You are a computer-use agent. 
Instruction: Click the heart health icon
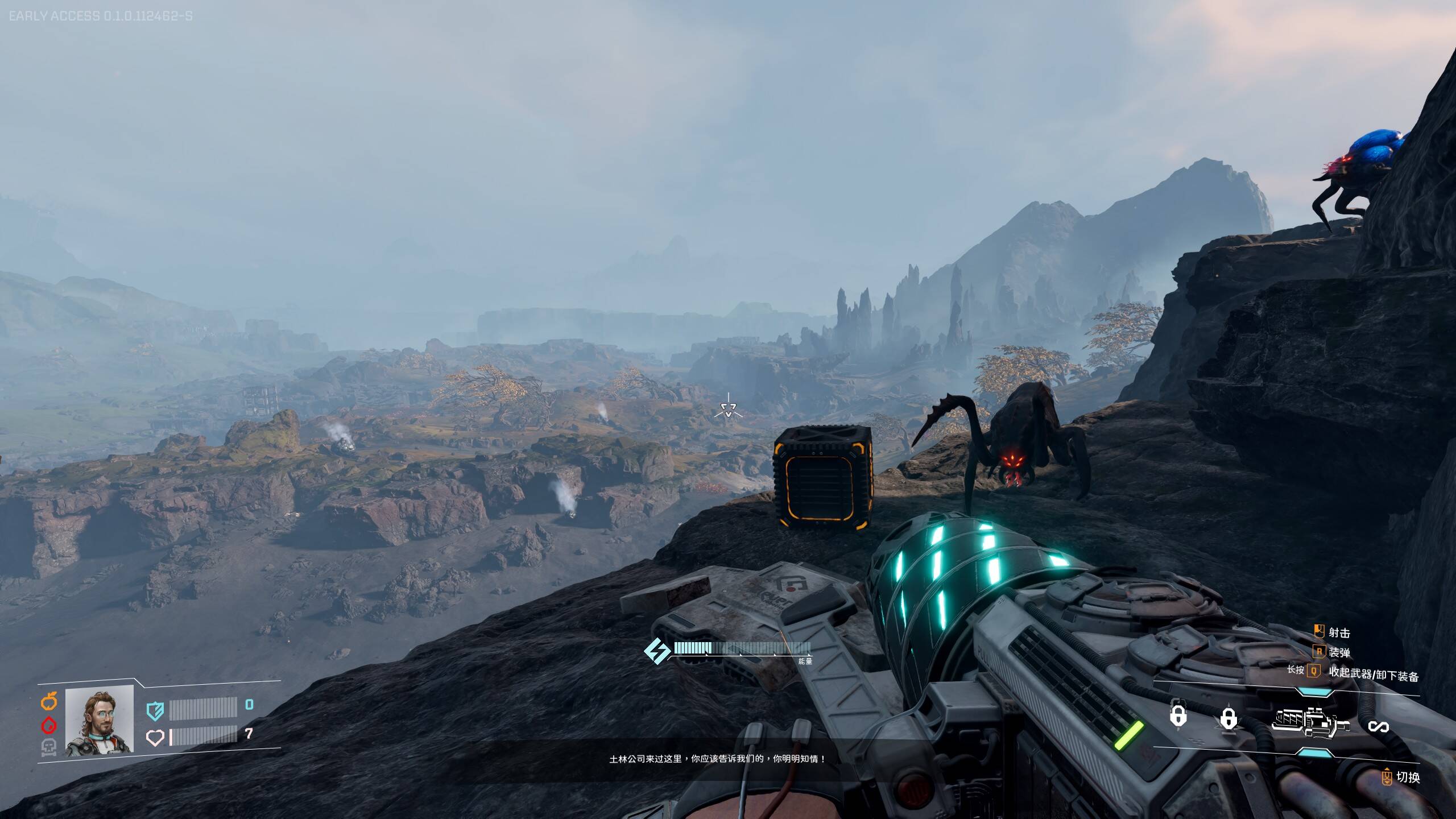point(155,738)
